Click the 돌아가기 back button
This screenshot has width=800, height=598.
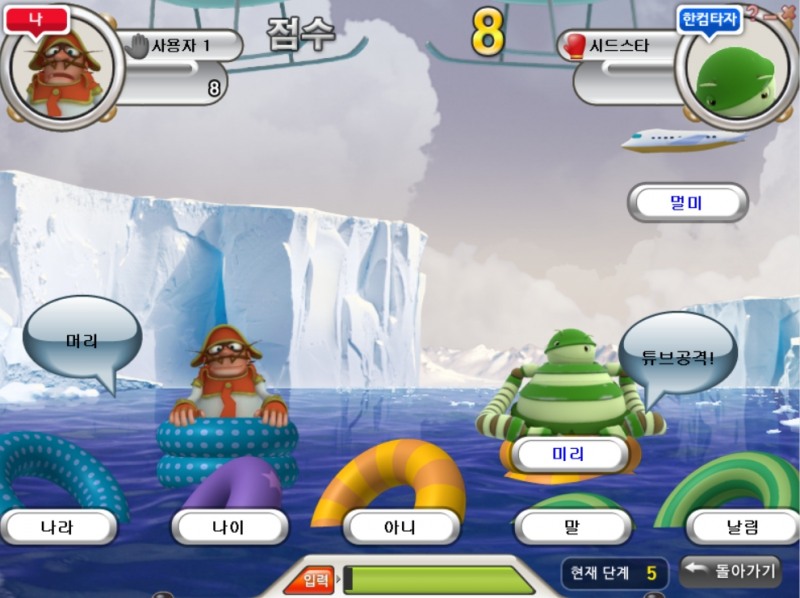click(730, 571)
